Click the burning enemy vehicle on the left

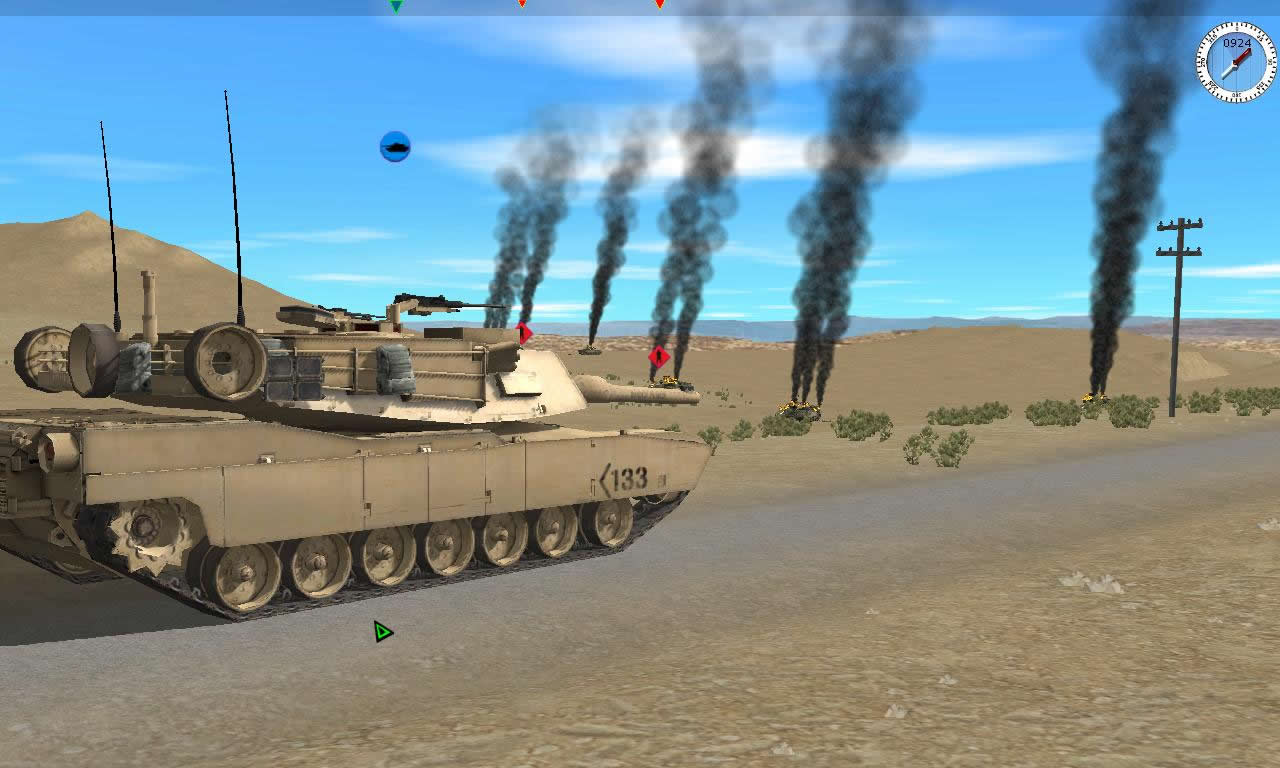pyautogui.click(x=592, y=352)
